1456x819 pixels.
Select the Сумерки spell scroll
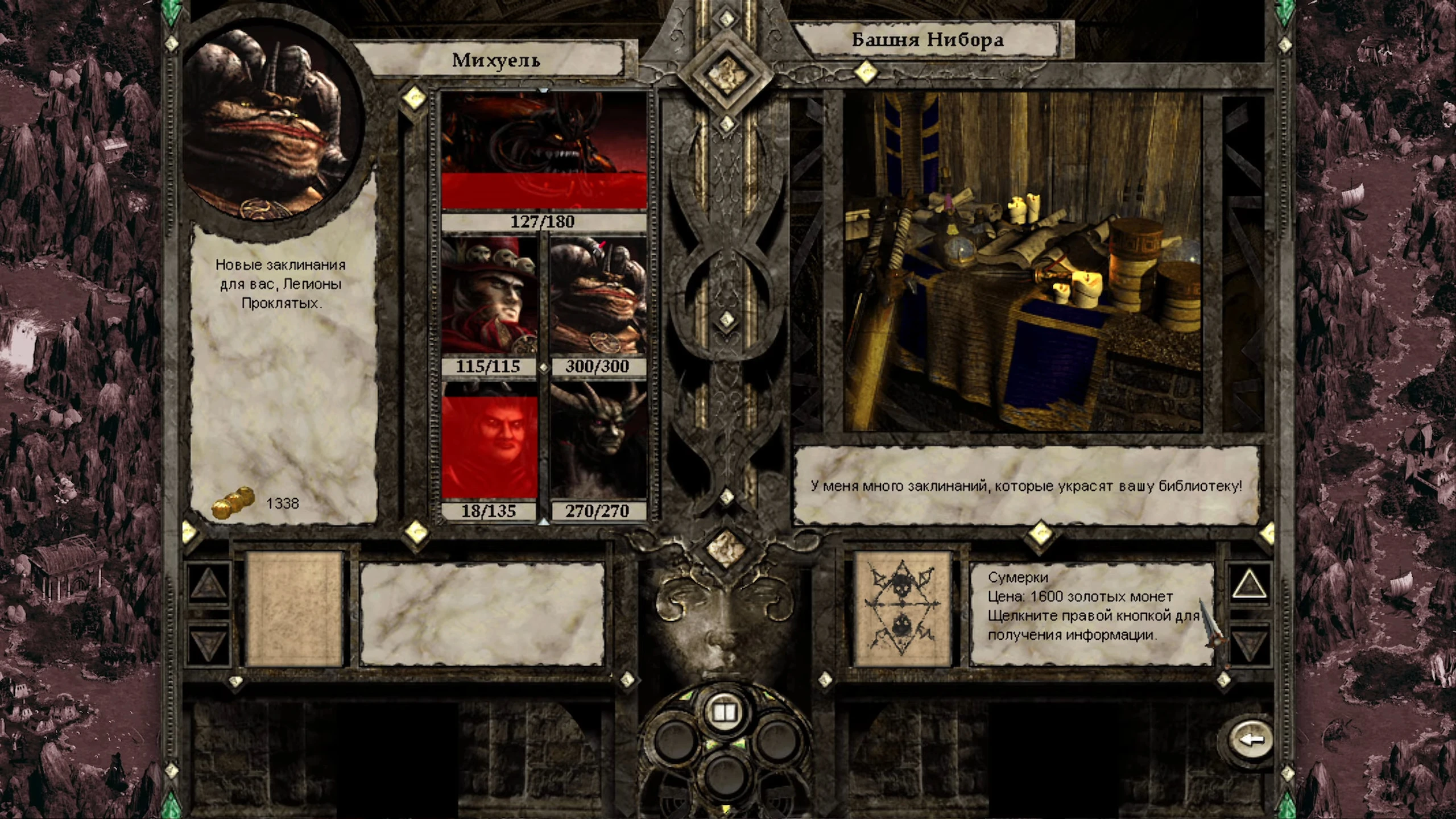click(x=903, y=609)
